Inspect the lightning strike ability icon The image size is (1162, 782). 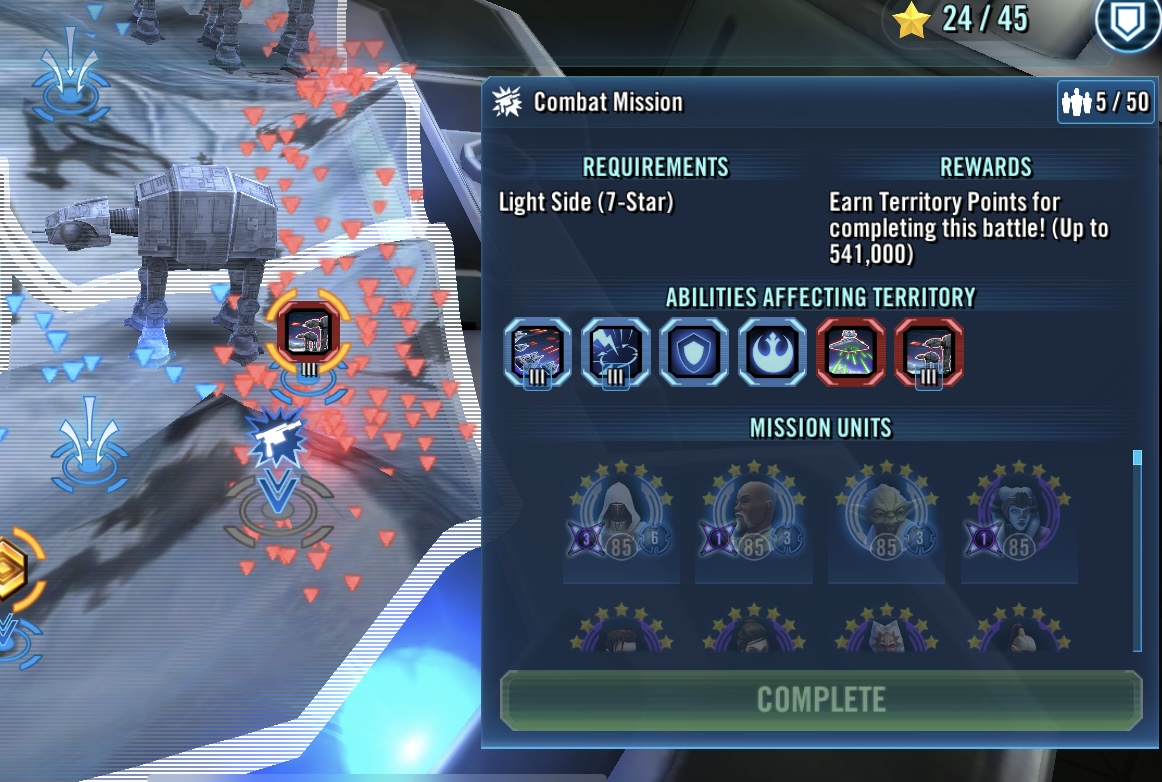pos(615,352)
